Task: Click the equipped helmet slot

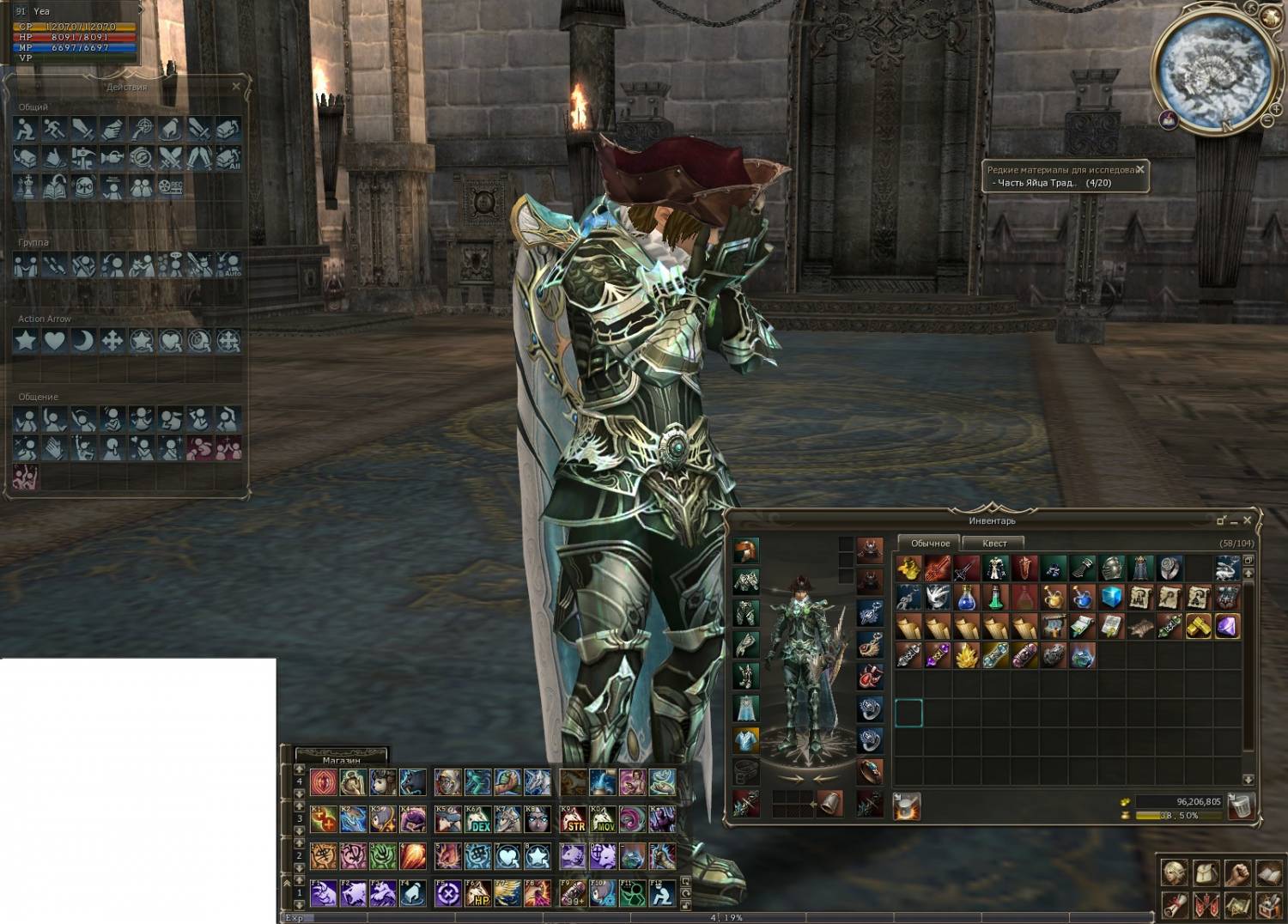Action: coord(746,550)
